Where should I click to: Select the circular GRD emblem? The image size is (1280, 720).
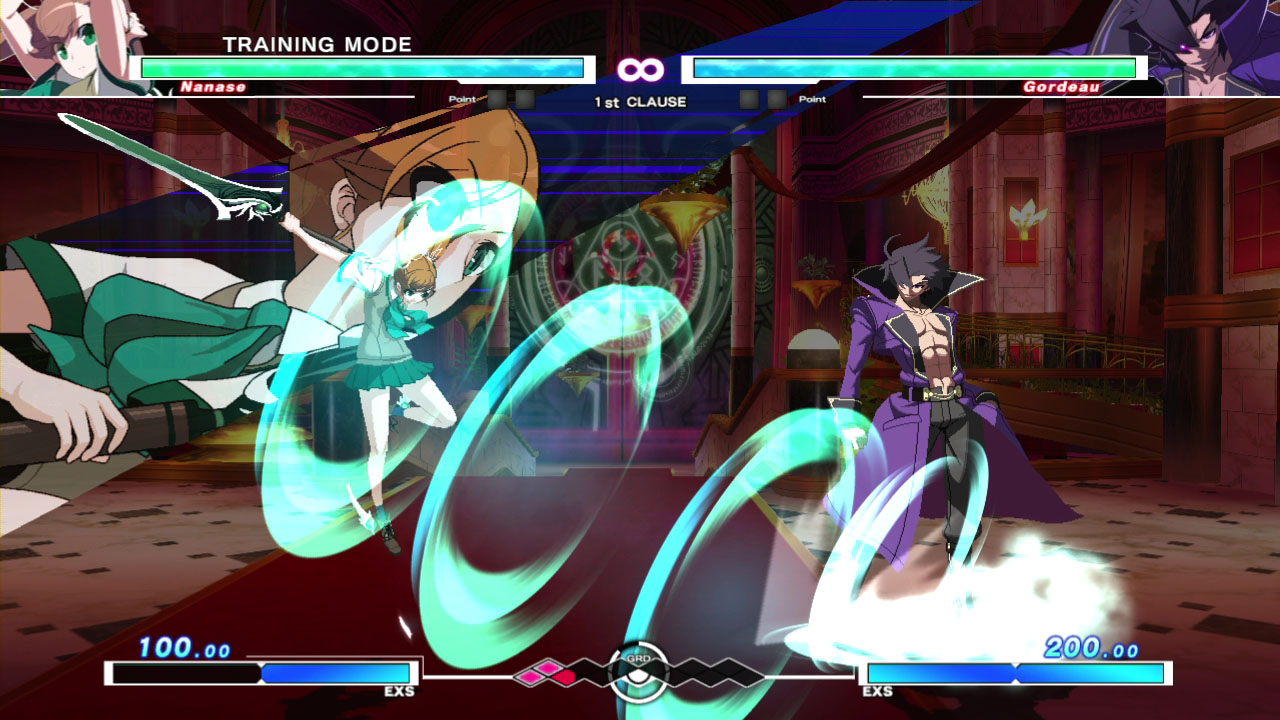click(638, 670)
